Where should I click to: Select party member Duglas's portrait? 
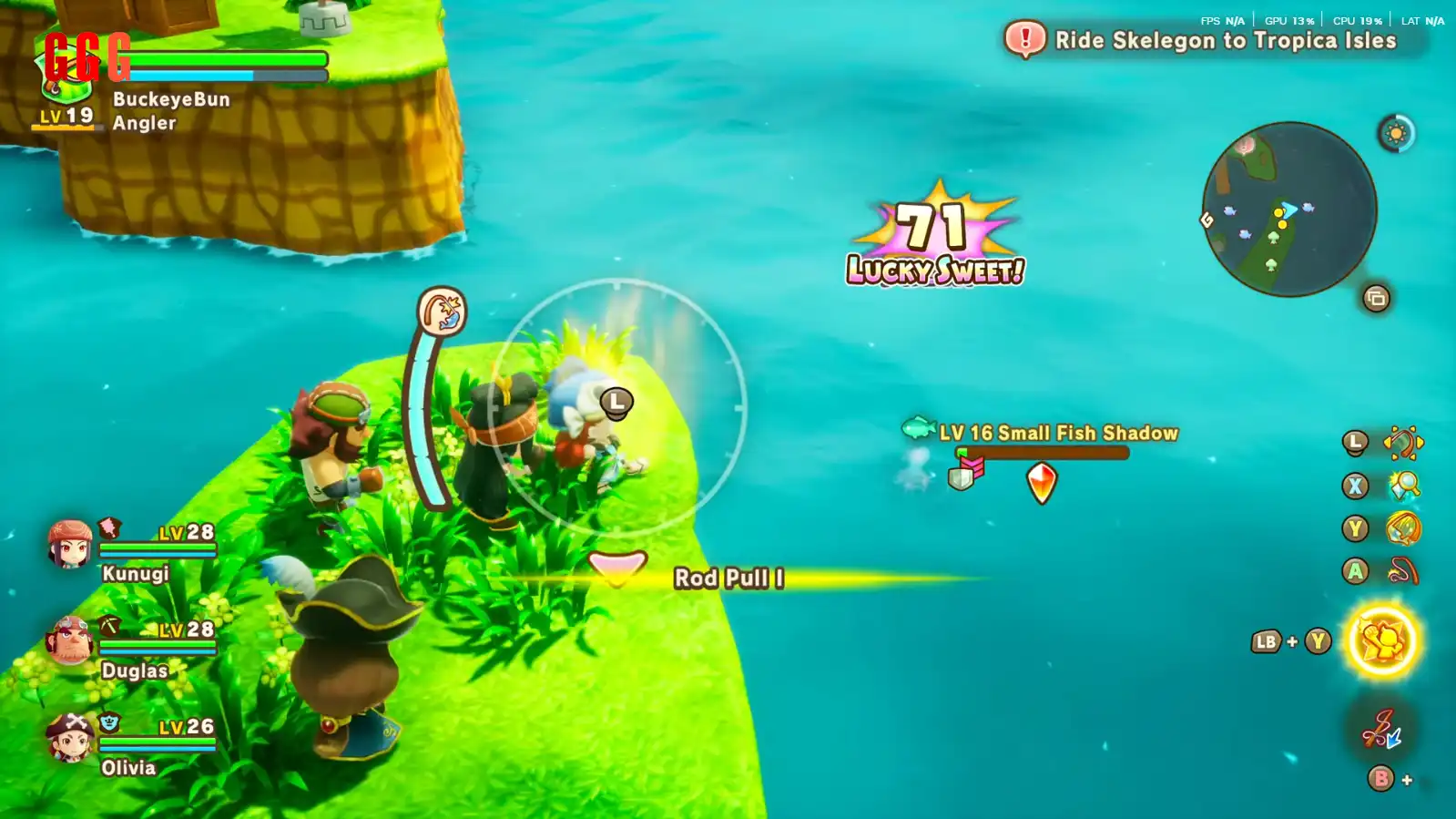coord(70,640)
